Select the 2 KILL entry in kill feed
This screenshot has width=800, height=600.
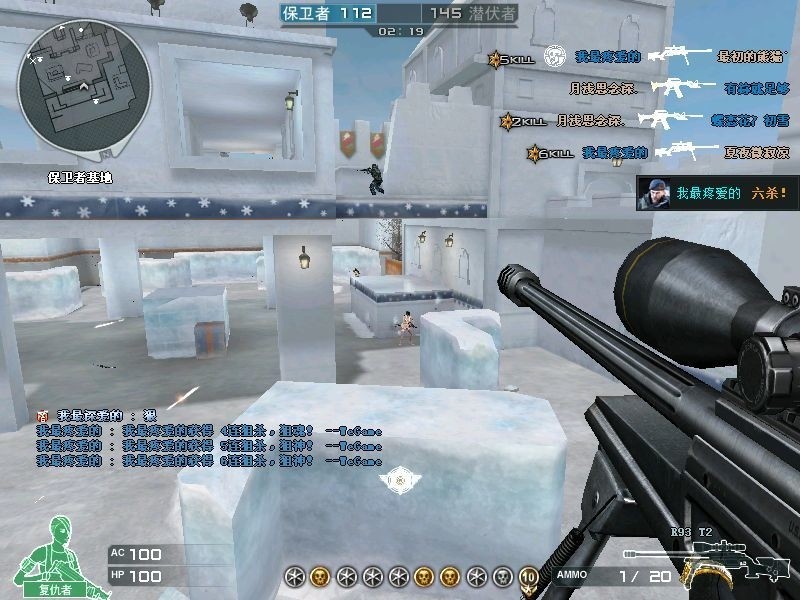pyautogui.click(x=523, y=121)
